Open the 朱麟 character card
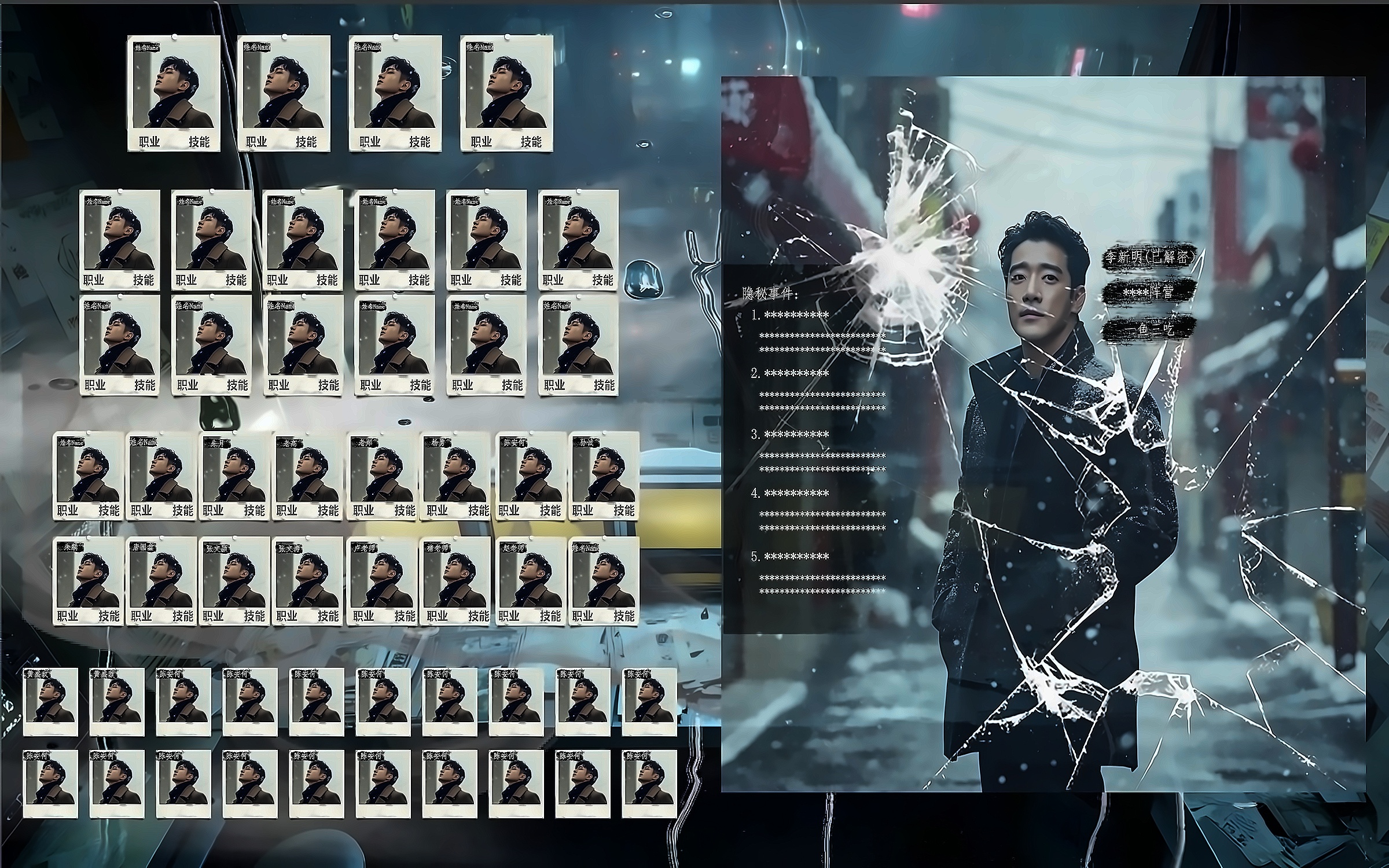This screenshot has width=1389, height=868. pos(87,580)
